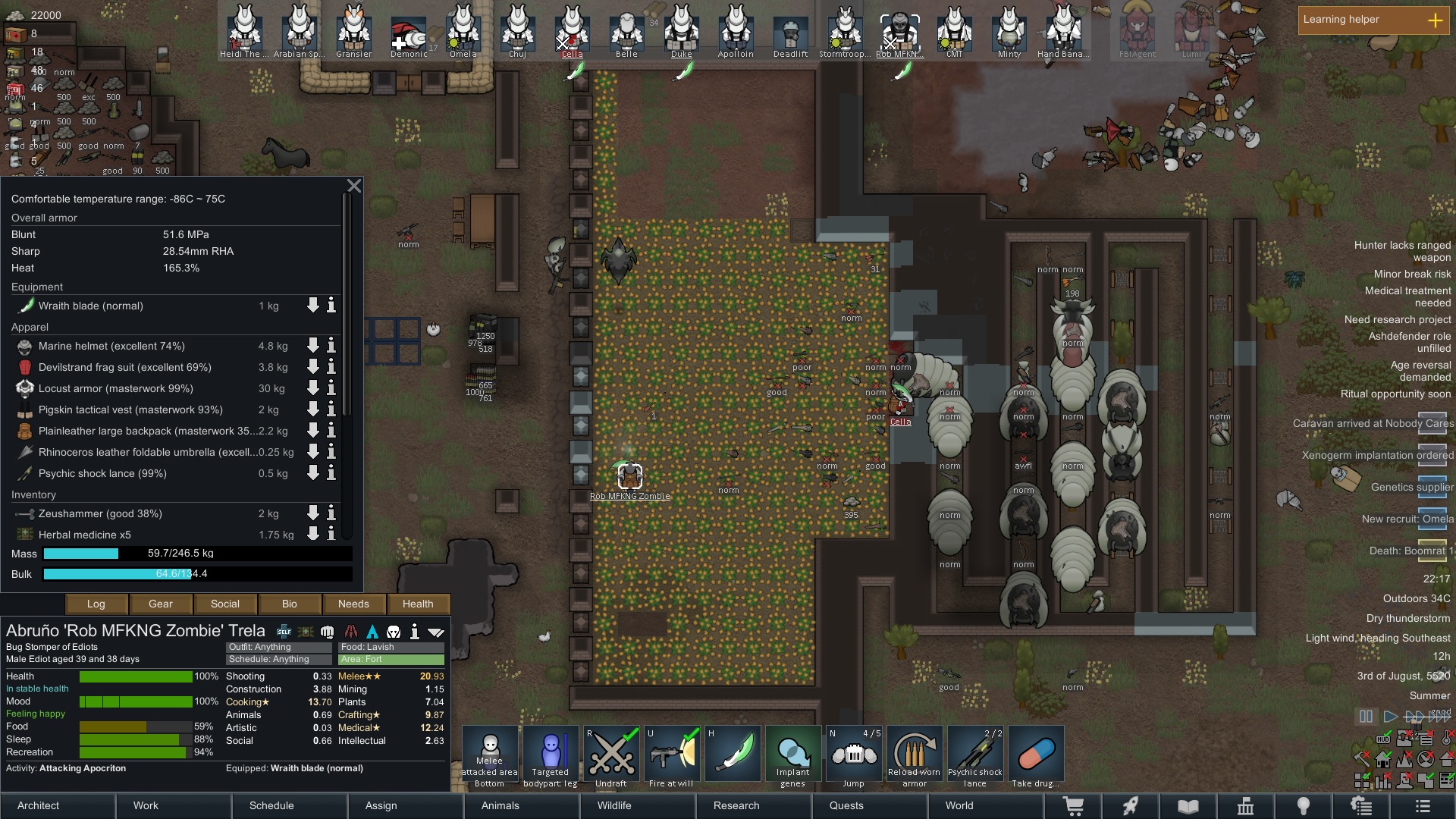Show info for Locust armor
Image resolution: width=1456 pixels, height=819 pixels.
click(331, 388)
